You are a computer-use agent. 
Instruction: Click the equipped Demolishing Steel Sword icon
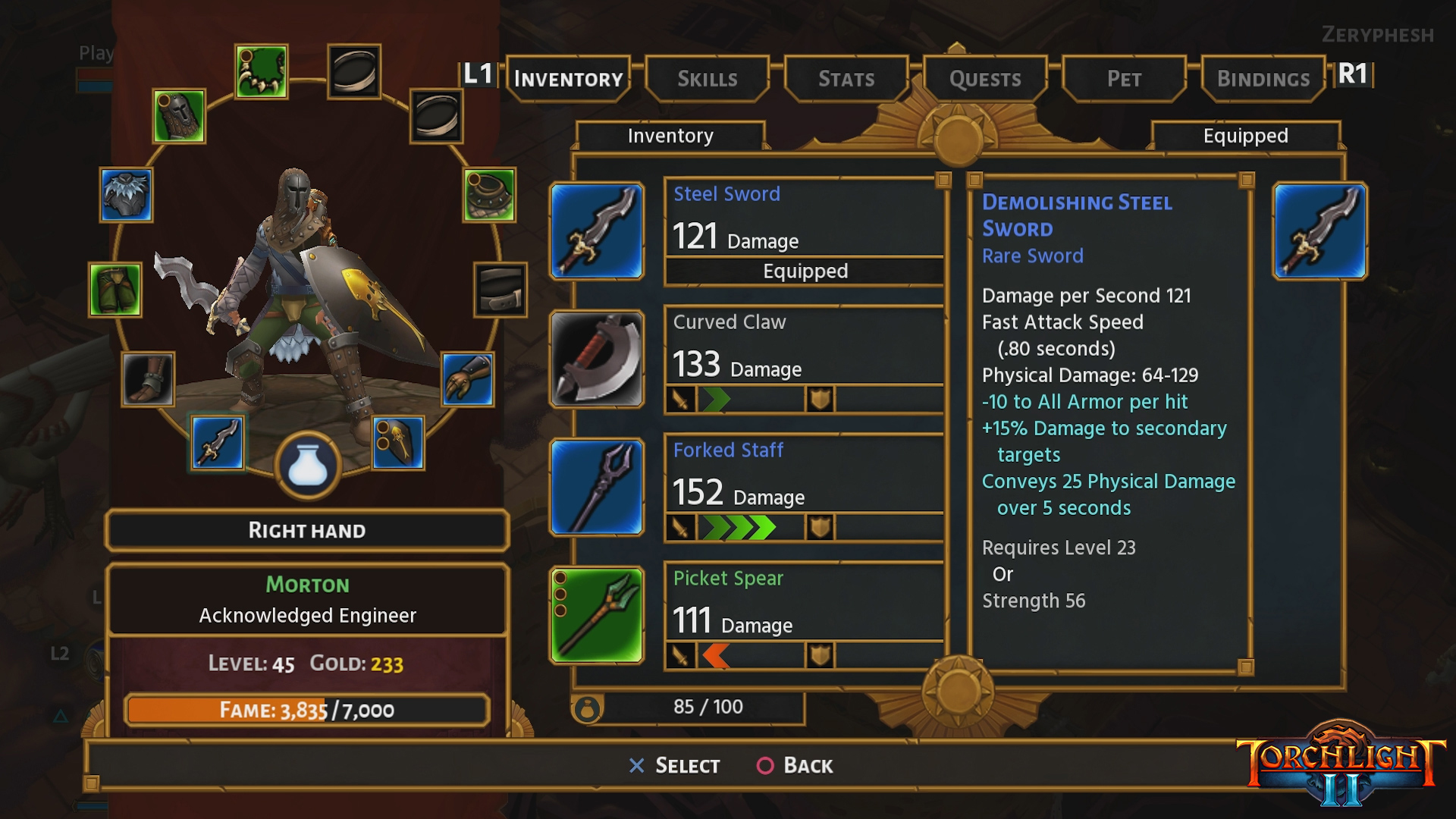[x=1319, y=231]
